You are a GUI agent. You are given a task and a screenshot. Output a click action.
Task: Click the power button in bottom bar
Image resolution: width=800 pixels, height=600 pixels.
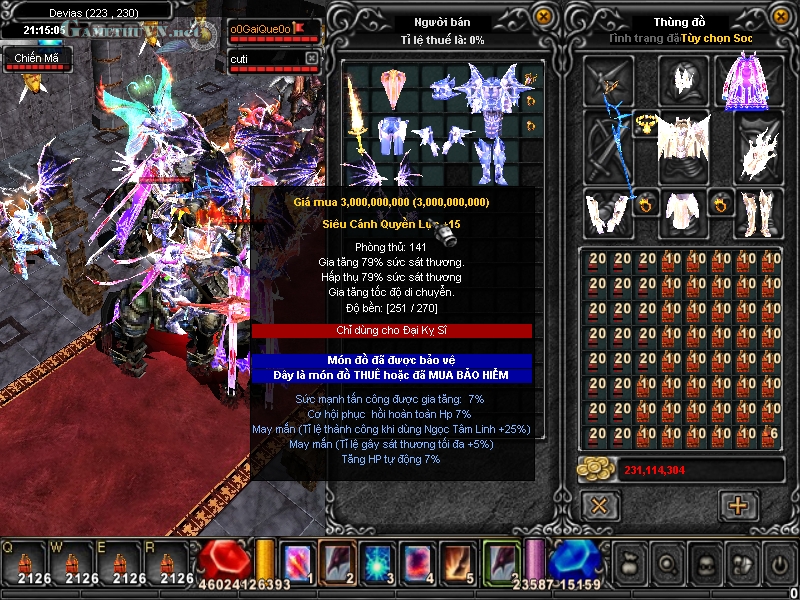[x=778, y=564]
